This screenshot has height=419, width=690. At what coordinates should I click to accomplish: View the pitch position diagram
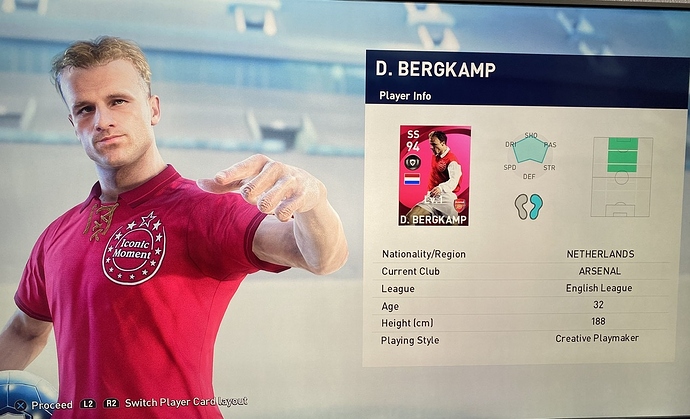click(620, 175)
